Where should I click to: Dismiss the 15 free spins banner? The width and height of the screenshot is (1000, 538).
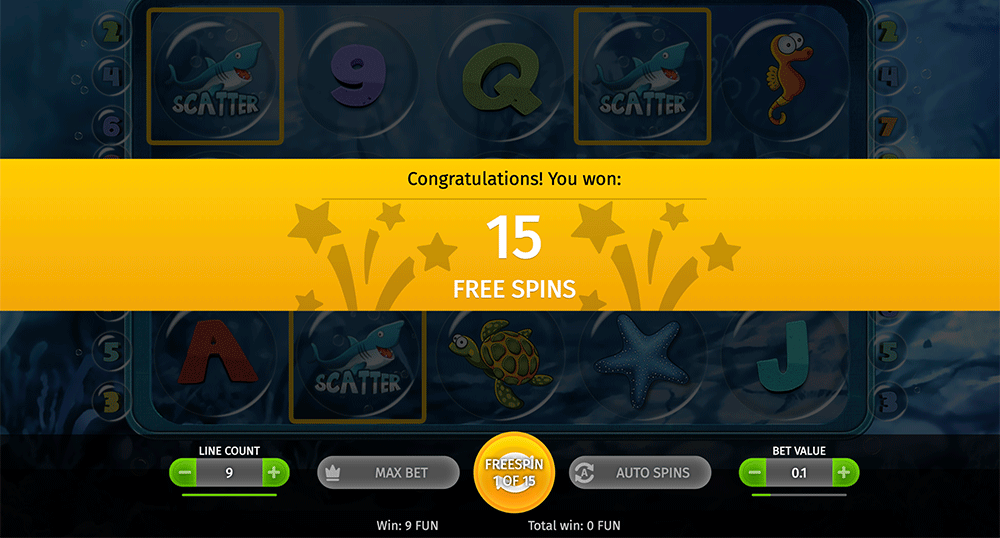click(500, 235)
